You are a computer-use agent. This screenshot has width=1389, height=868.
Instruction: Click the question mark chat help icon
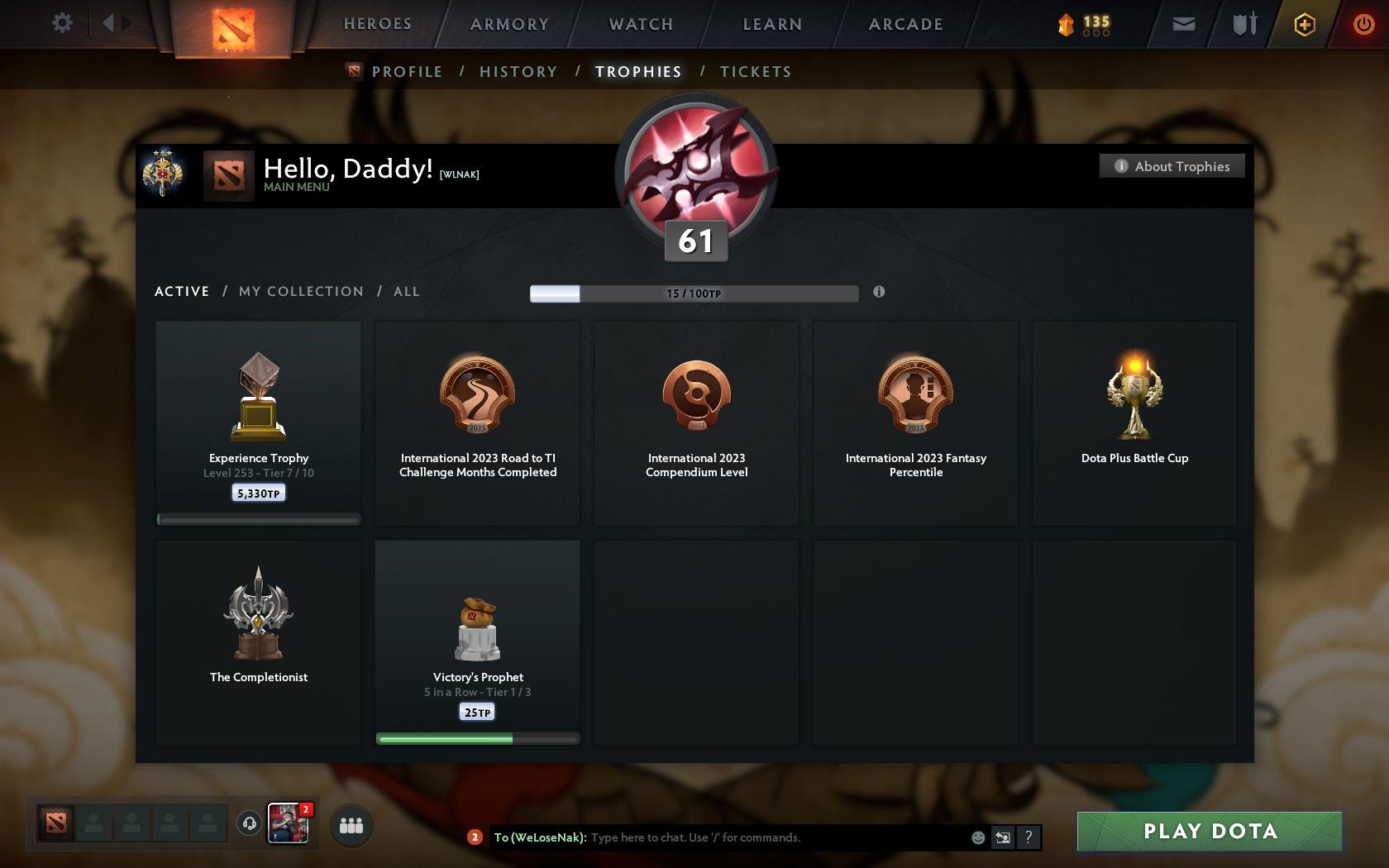[x=1028, y=837]
